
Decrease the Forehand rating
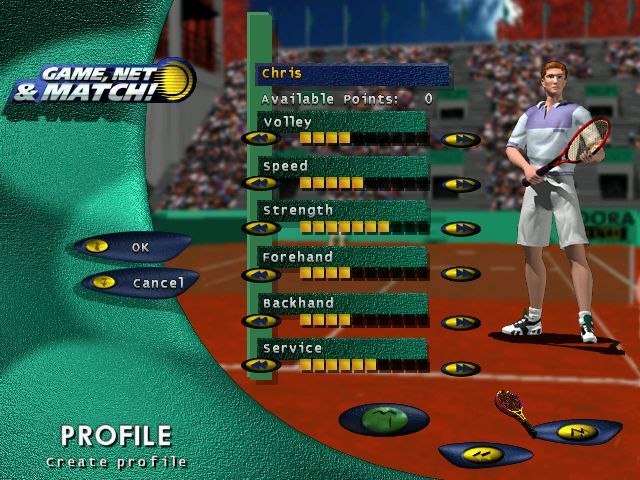(x=261, y=275)
